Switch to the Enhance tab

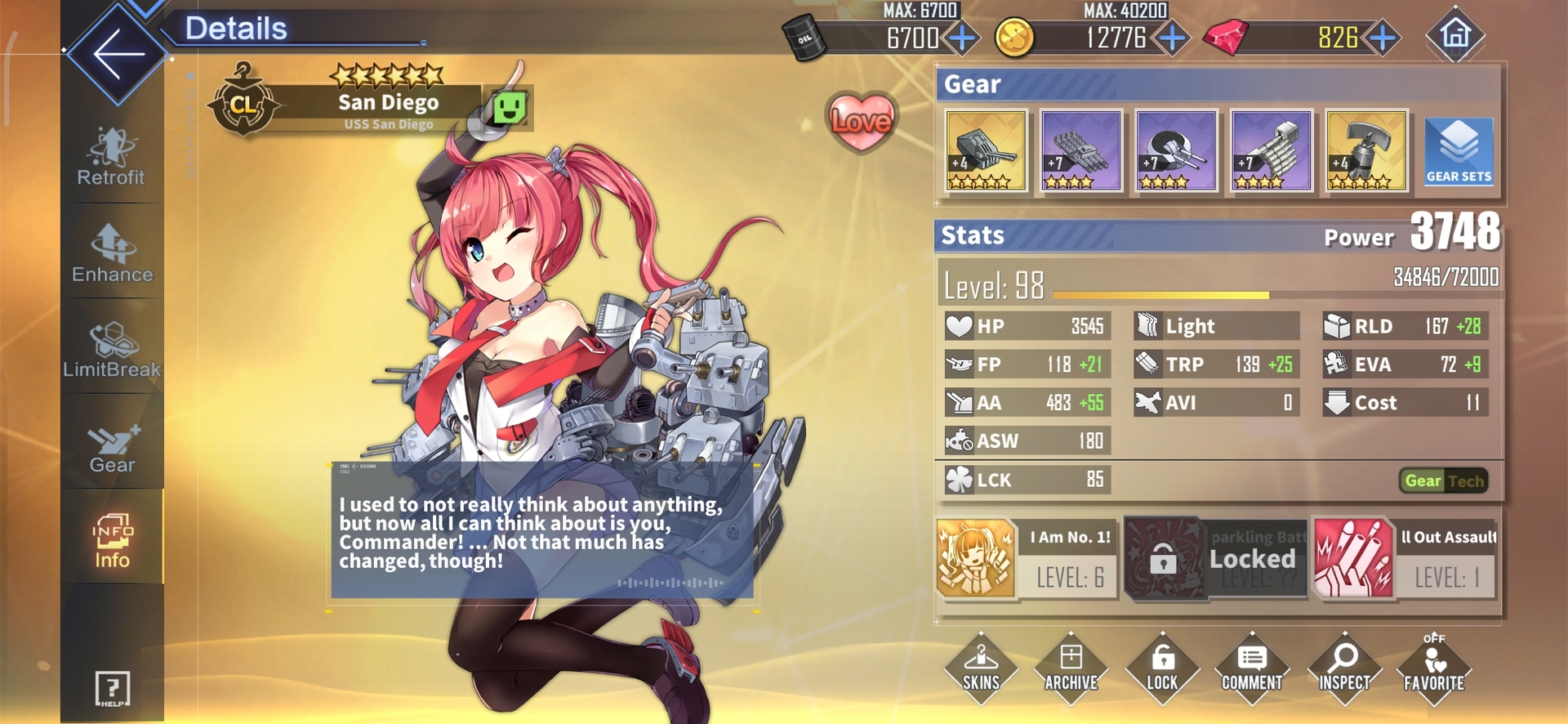click(x=112, y=254)
